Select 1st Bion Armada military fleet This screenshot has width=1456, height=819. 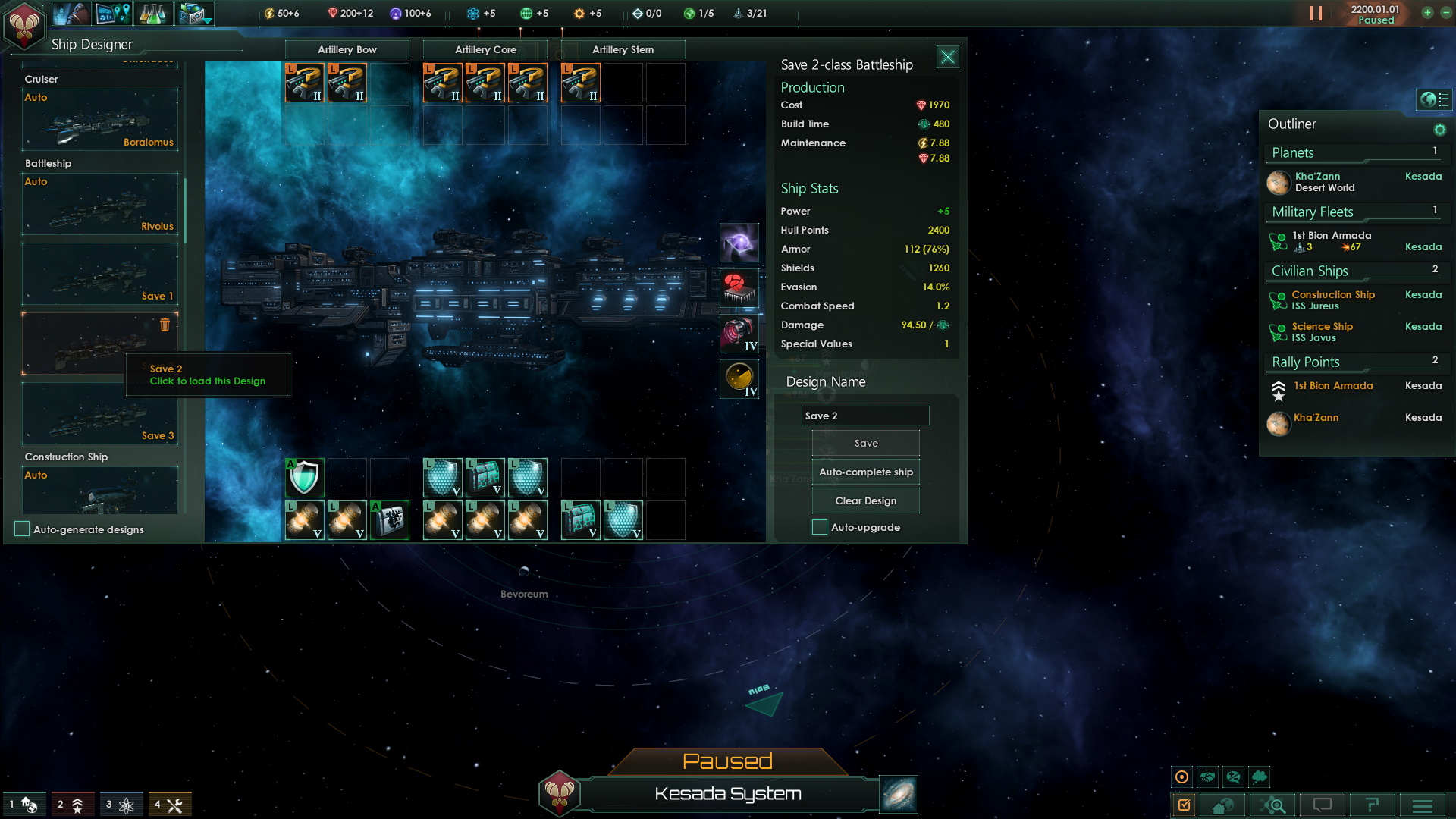click(x=1331, y=241)
